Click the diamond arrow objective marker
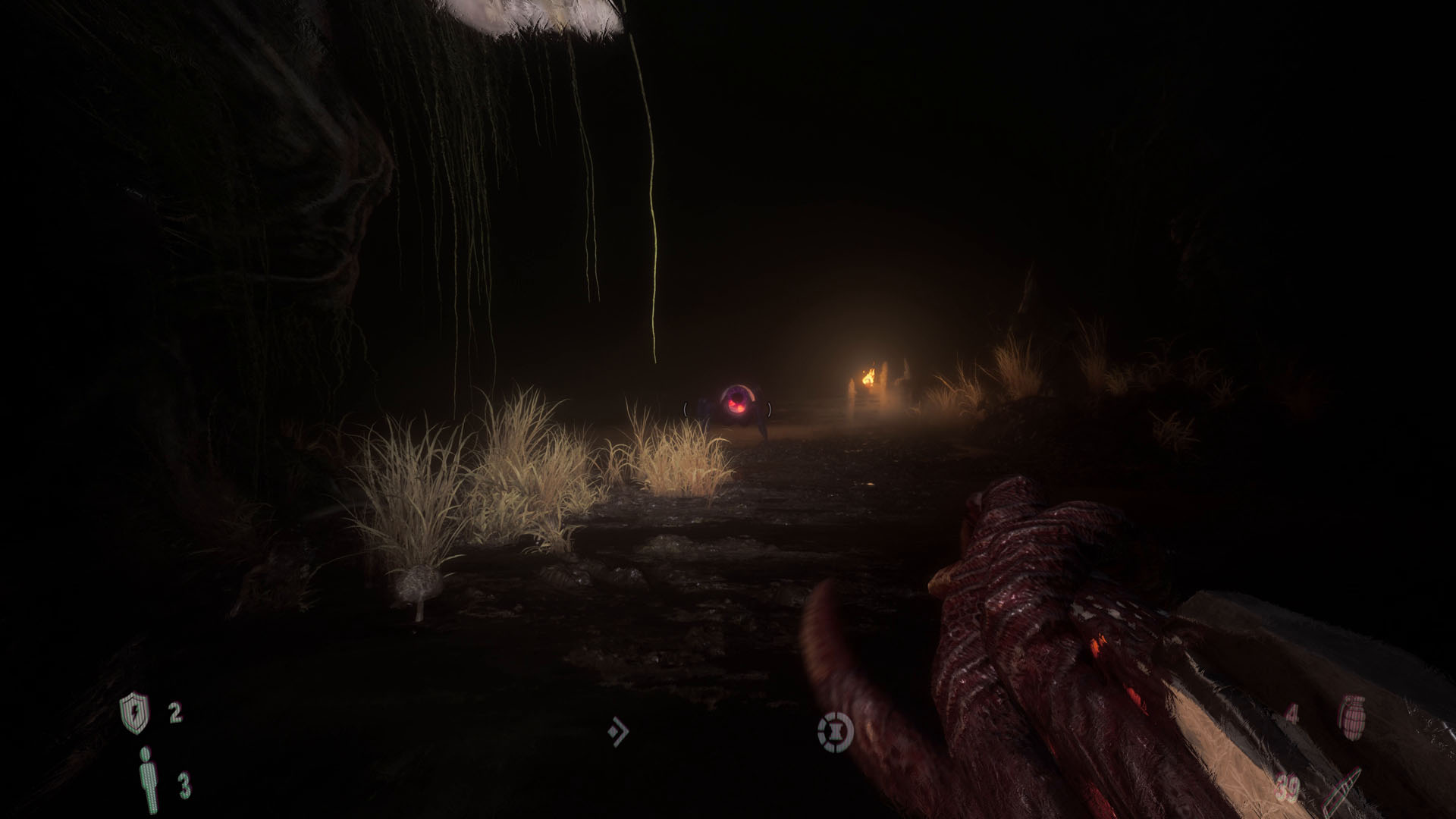1456x819 pixels. click(x=619, y=730)
